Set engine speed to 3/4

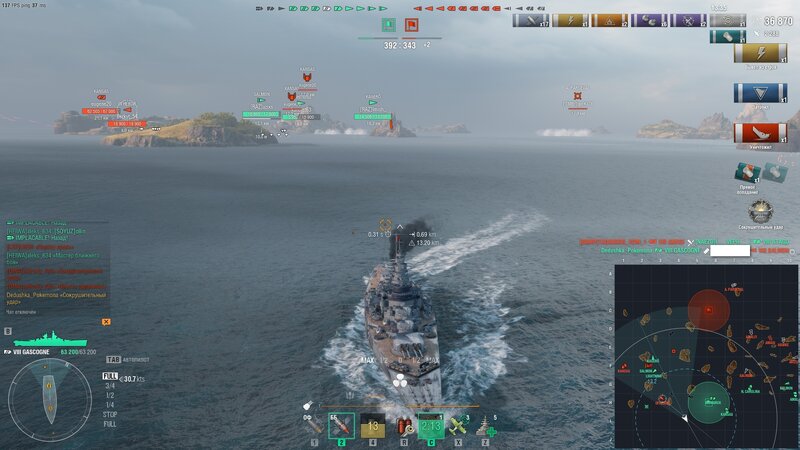[x=110, y=385]
